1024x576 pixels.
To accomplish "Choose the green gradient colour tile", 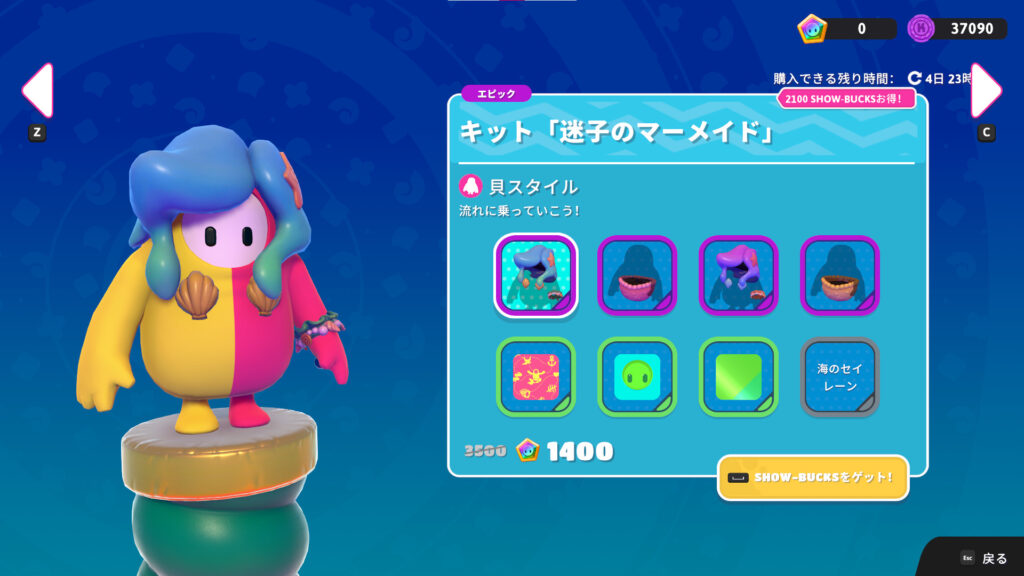I will pos(738,377).
